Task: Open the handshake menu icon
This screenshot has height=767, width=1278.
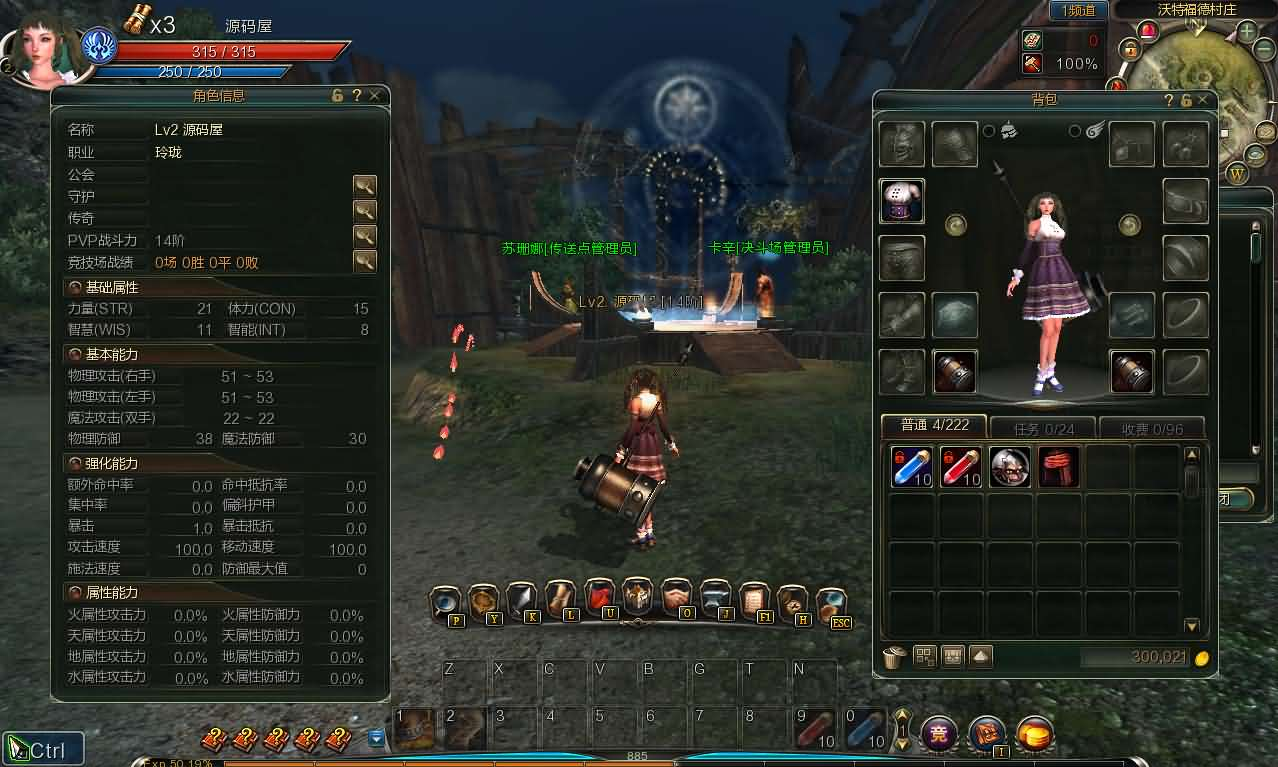Action: pyautogui.click(x=676, y=598)
